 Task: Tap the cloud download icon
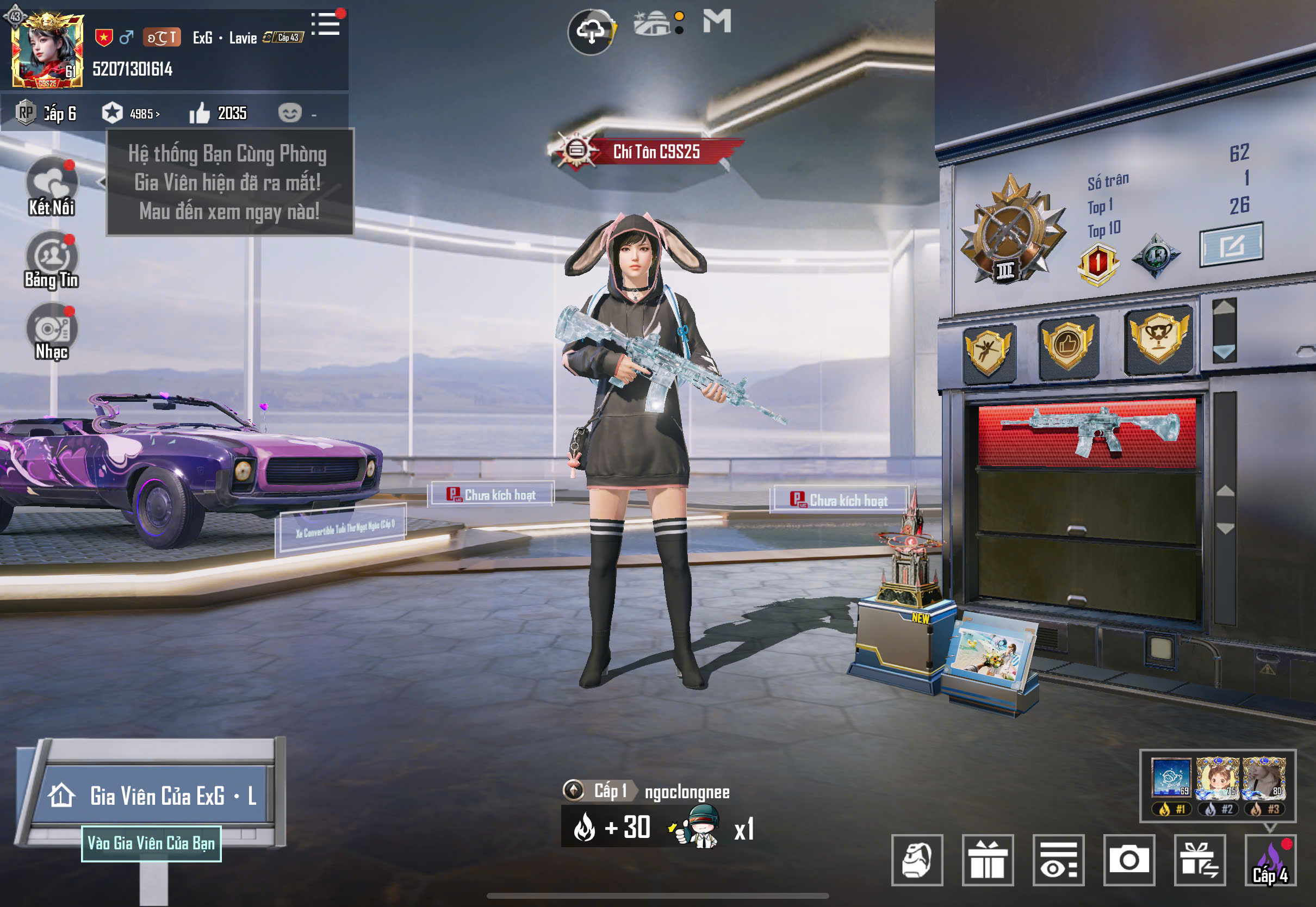coord(591,32)
